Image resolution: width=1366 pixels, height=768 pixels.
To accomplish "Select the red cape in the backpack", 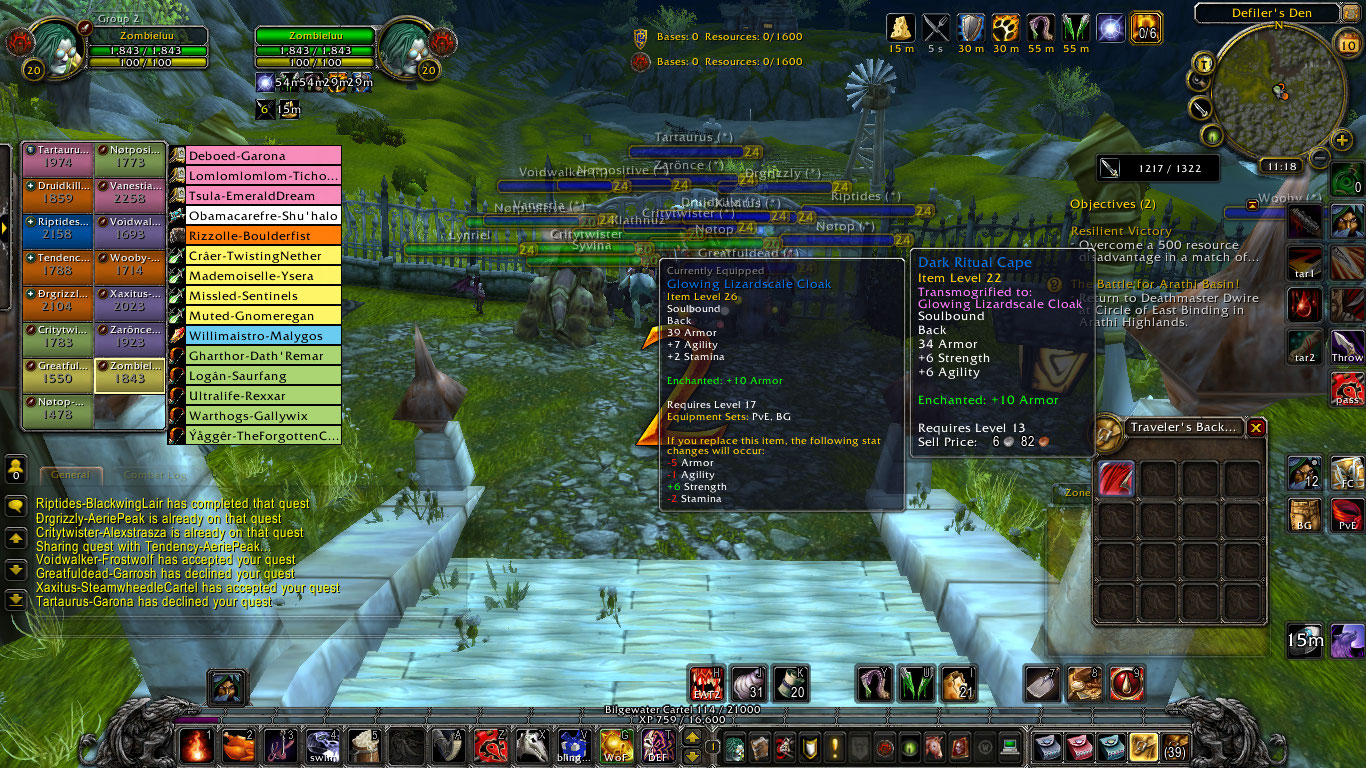I will coord(1117,479).
